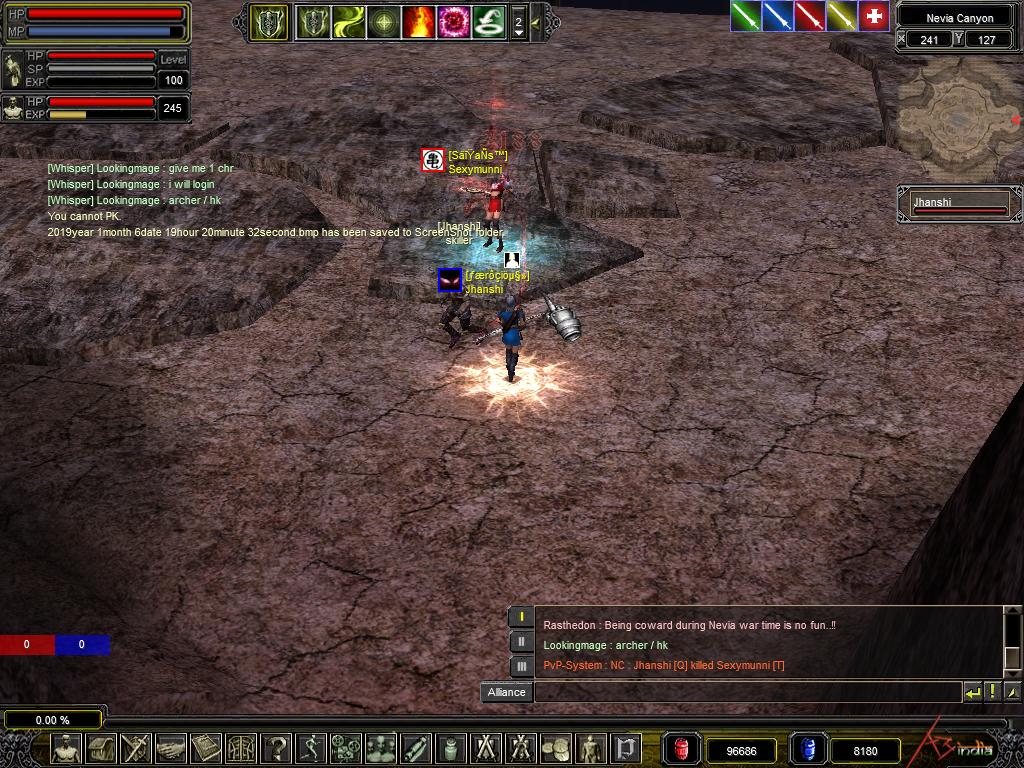
Task: Activate the fire flame skill icon
Action: [418, 21]
